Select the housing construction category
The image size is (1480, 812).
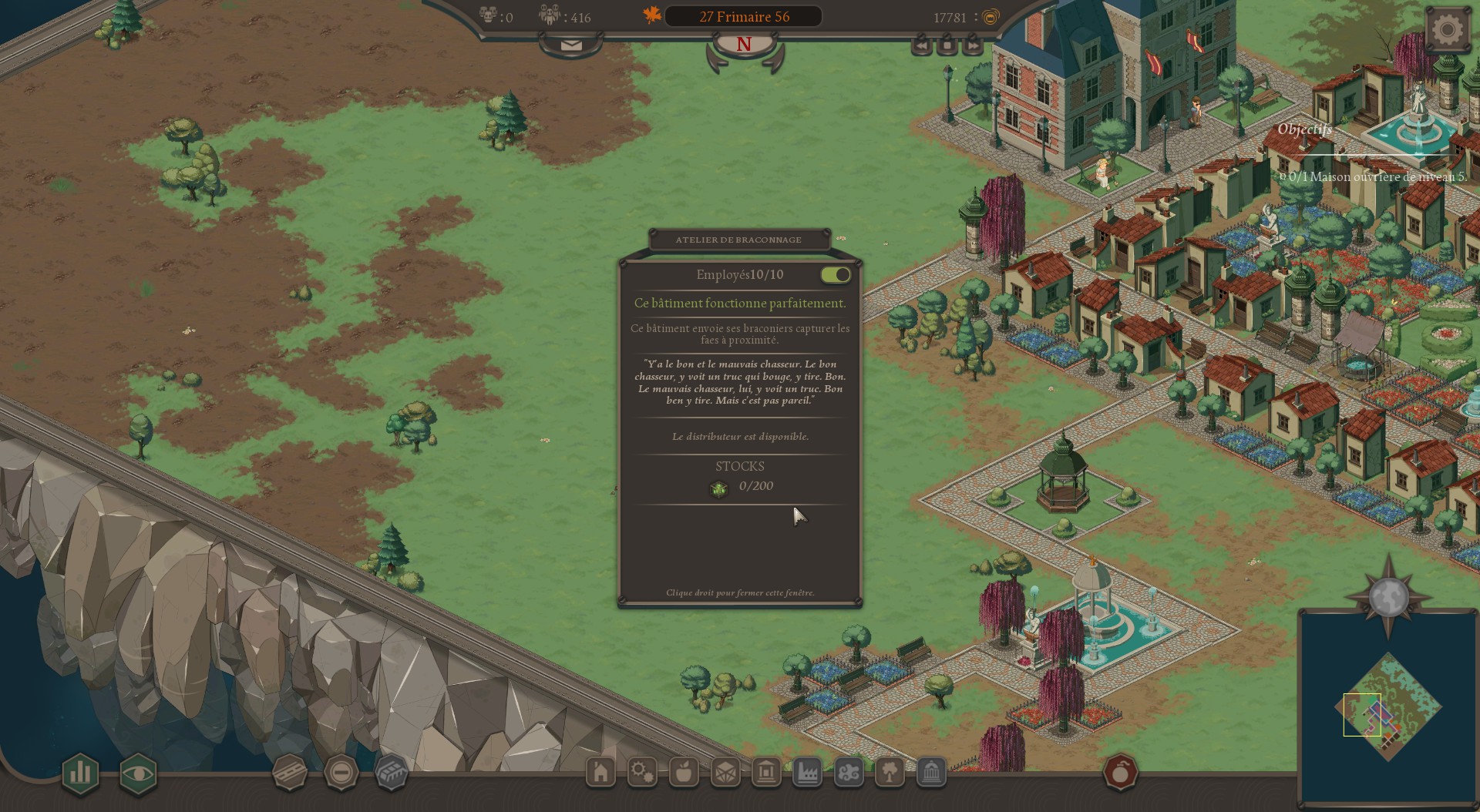tap(600, 773)
